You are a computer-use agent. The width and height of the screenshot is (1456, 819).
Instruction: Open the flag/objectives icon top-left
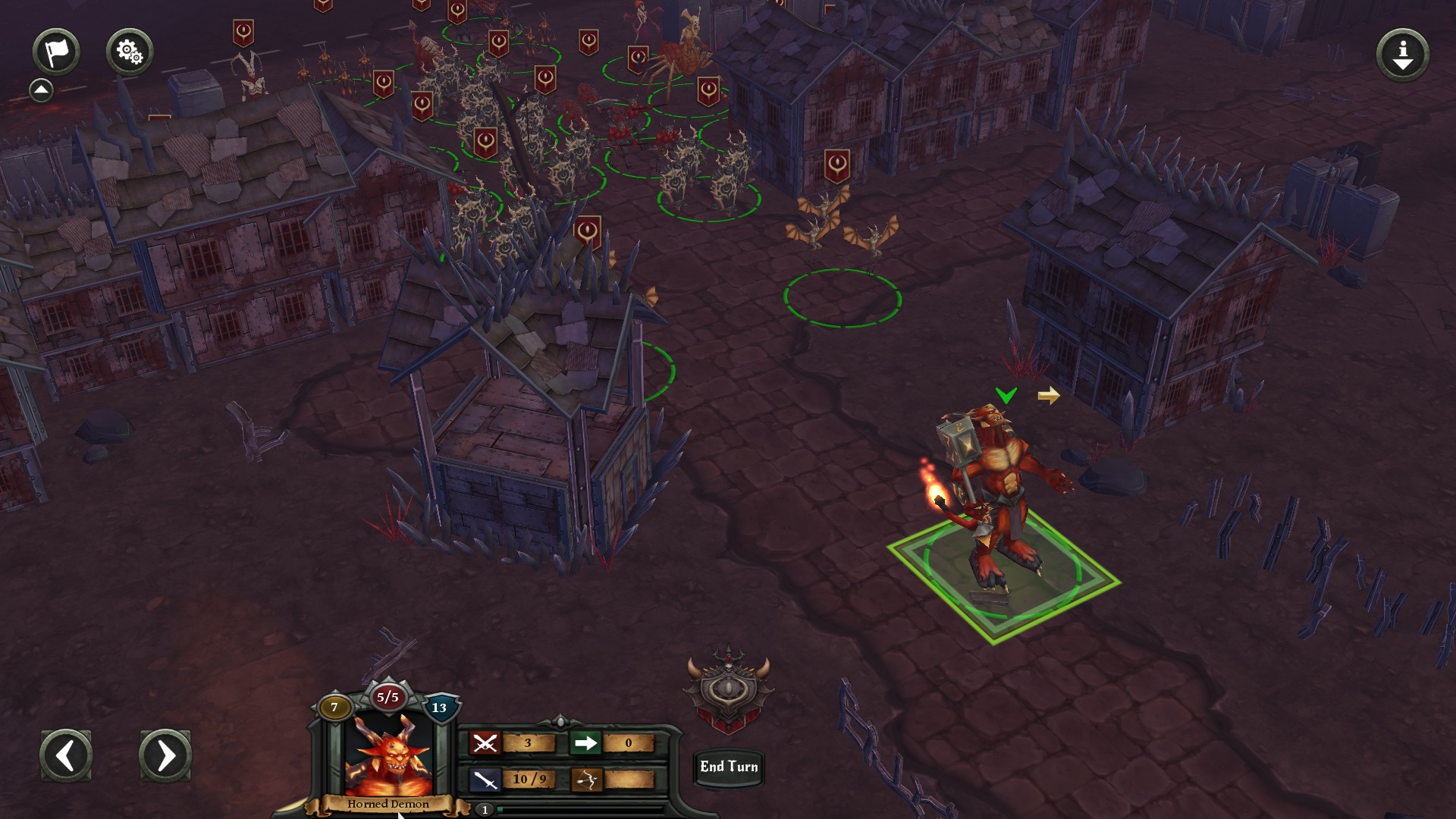57,52
